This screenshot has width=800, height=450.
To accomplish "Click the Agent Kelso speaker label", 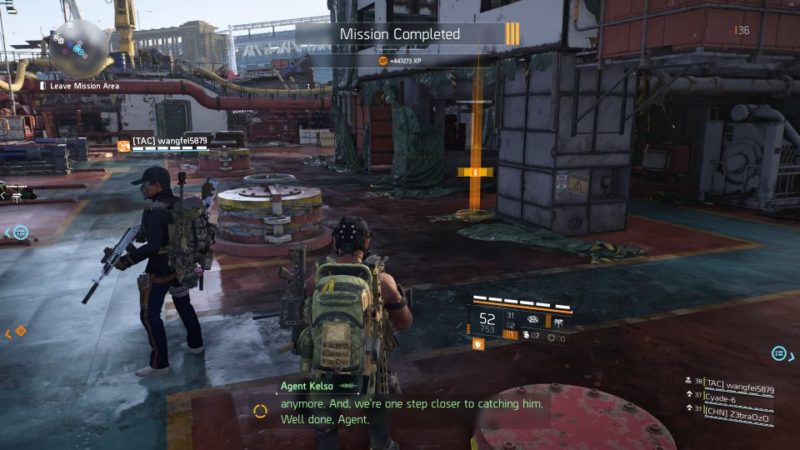I will [x=308, y=385].
